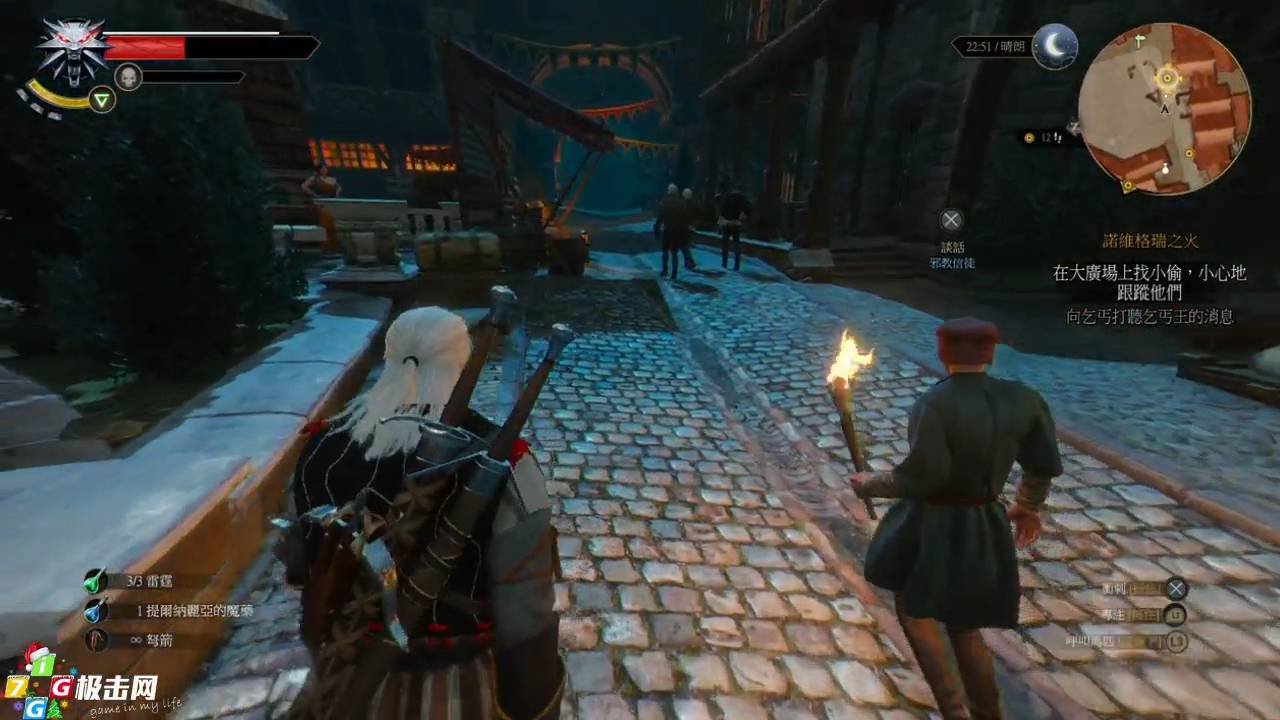Toggle the X prompt above 專注
The width and height of the screenshot is (1280, 720).
1177,588
